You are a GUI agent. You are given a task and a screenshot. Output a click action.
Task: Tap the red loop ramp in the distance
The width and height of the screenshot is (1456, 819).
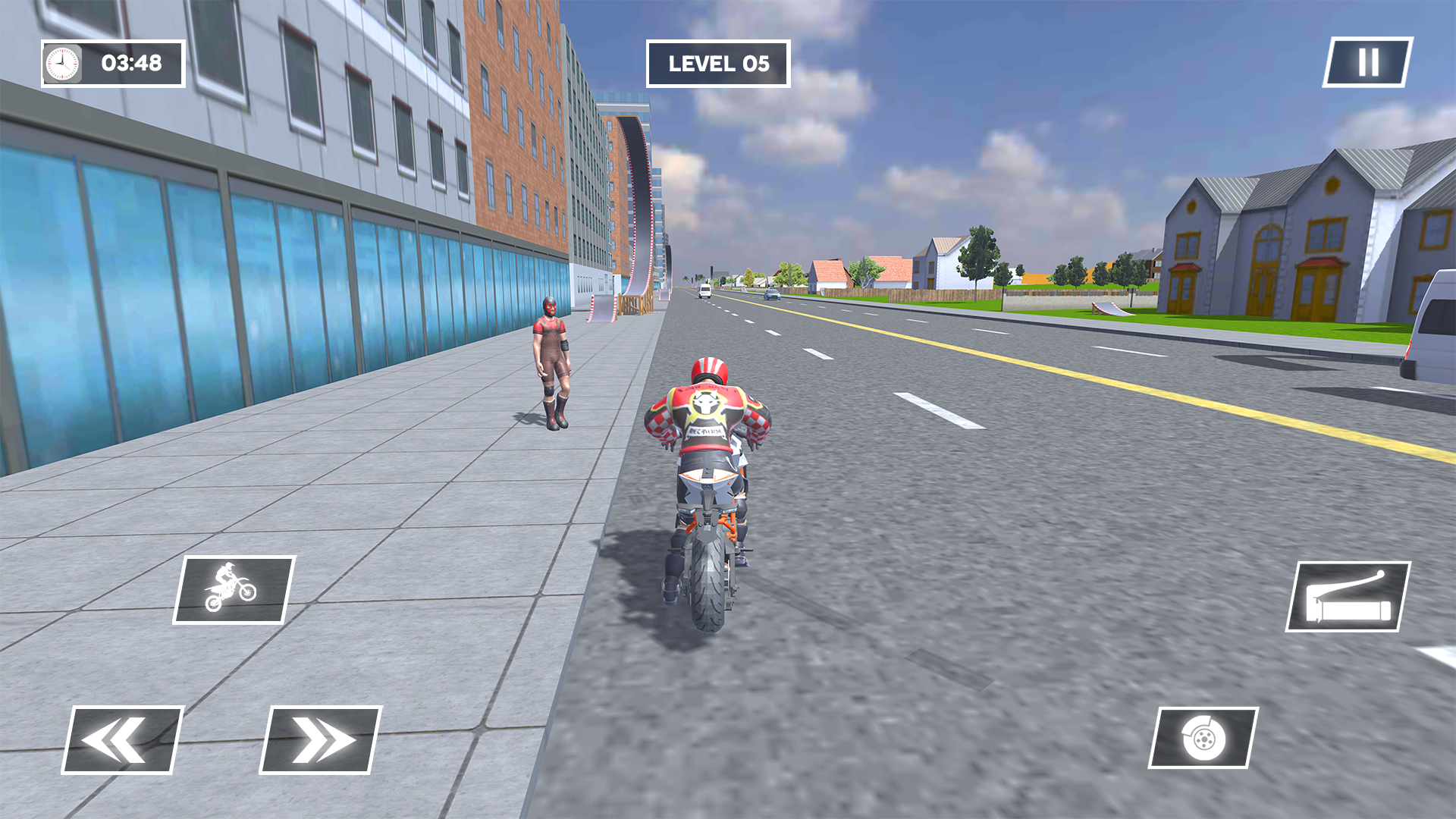tap(641, 205)
